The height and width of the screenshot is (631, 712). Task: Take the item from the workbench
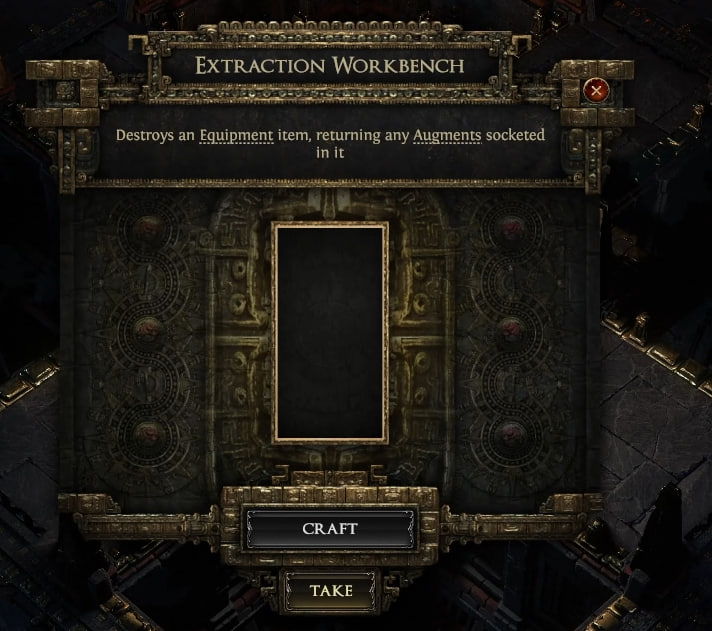330,590
